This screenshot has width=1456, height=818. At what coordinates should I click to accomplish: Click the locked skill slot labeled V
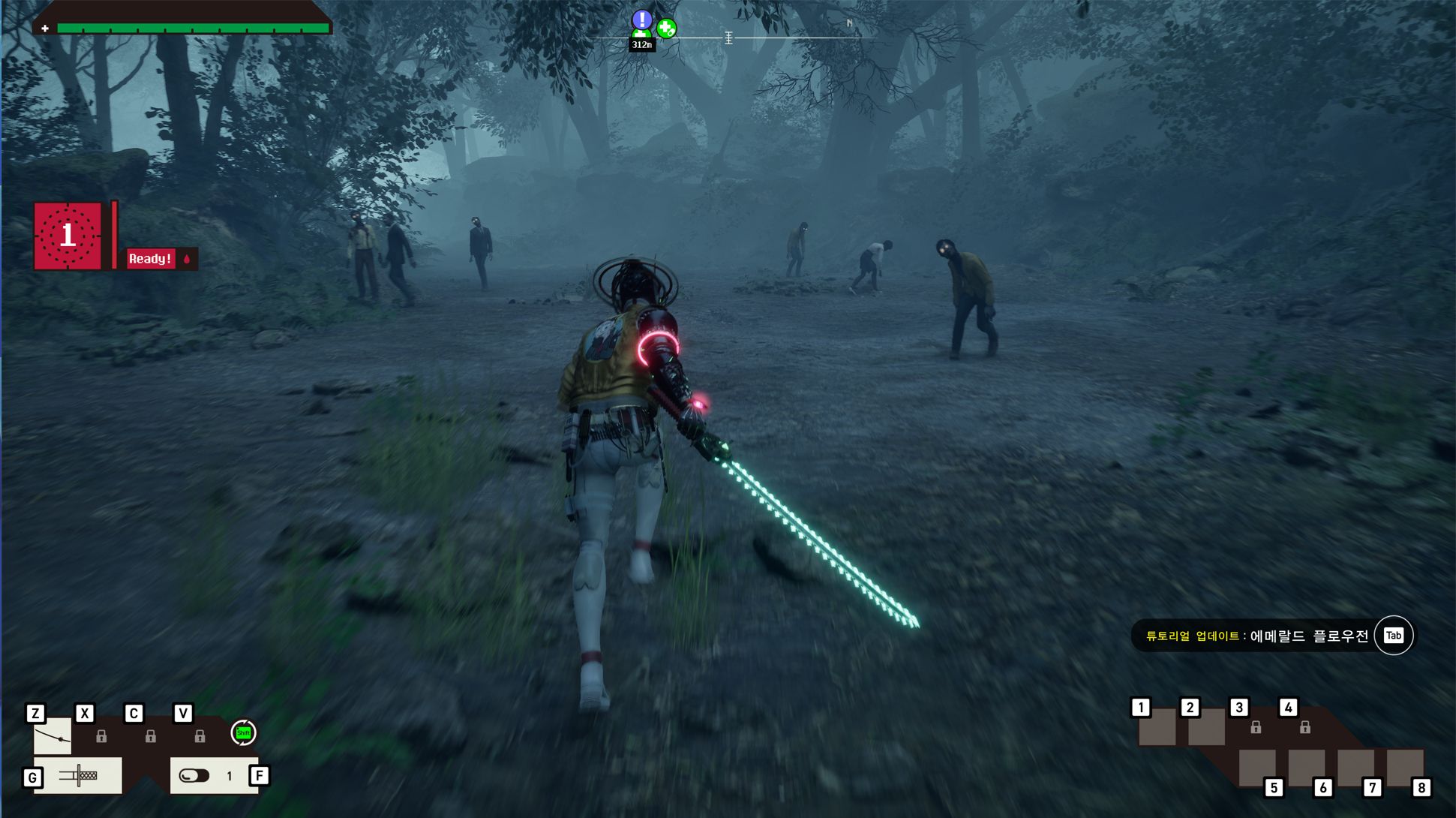[x=200, y=736]
